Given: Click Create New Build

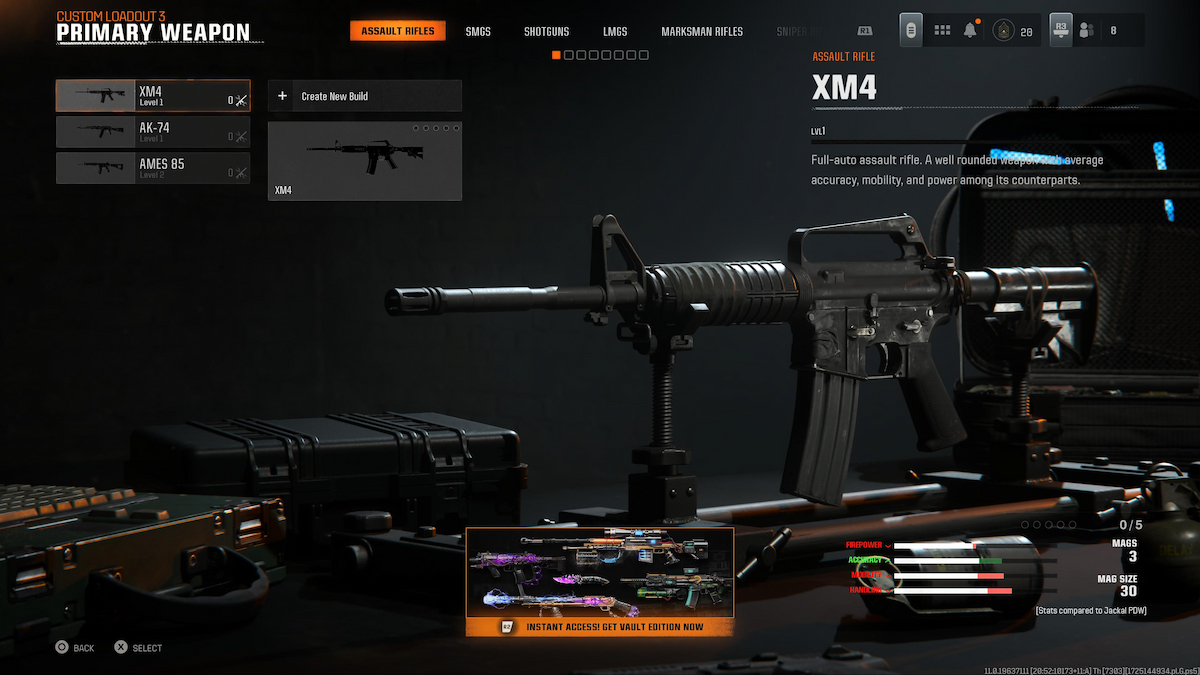Looking at the screenshot, I should (364, 96).
